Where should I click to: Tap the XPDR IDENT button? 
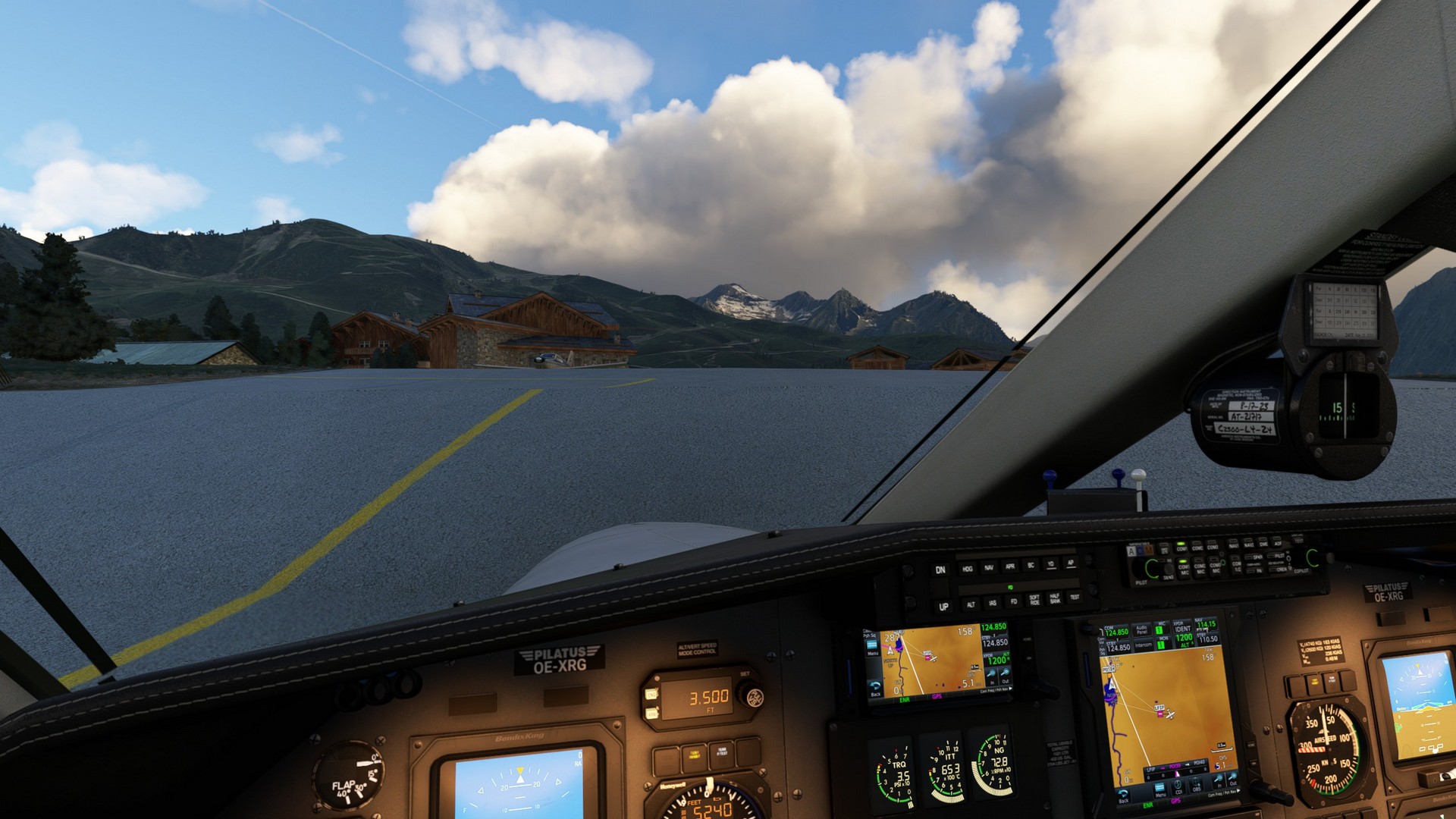[1183, 628]
